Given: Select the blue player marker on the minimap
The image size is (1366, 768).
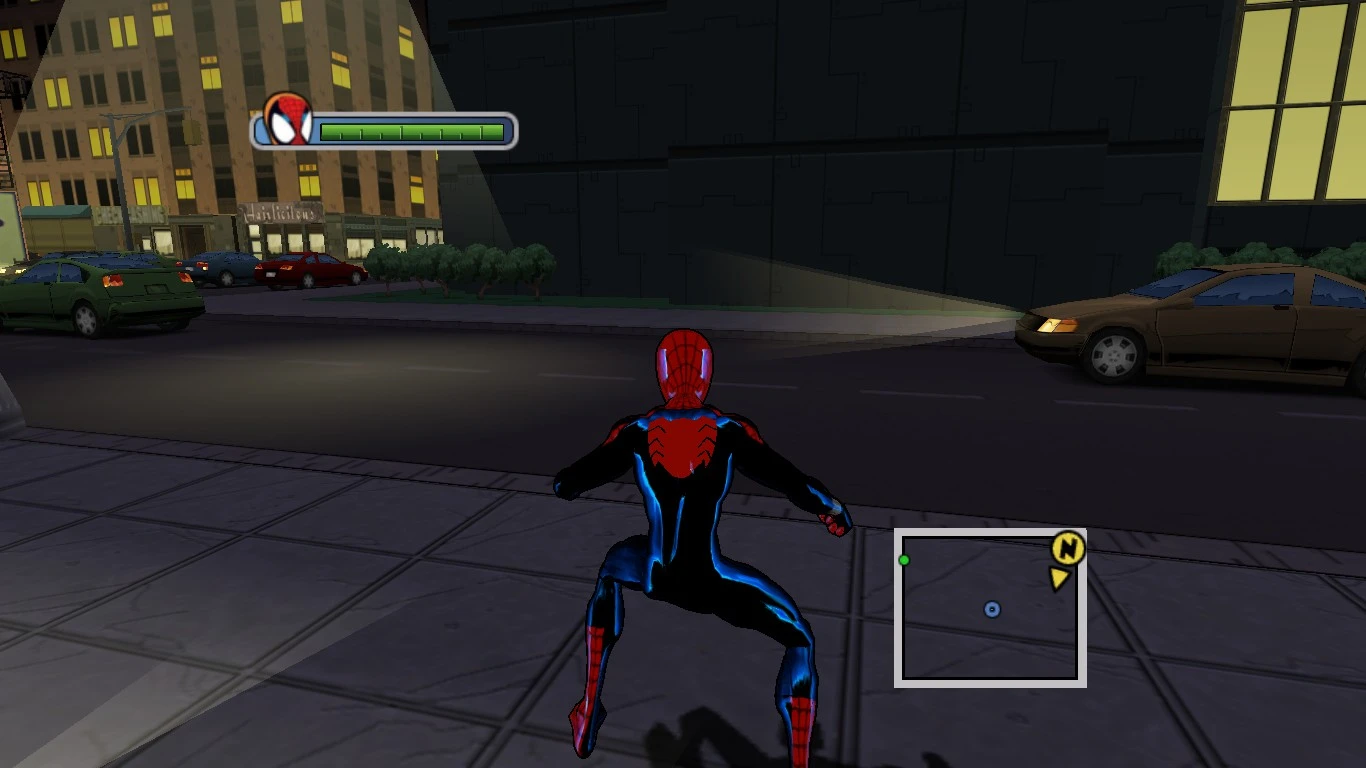Looking at the screenshot, I should click(991, 608).
